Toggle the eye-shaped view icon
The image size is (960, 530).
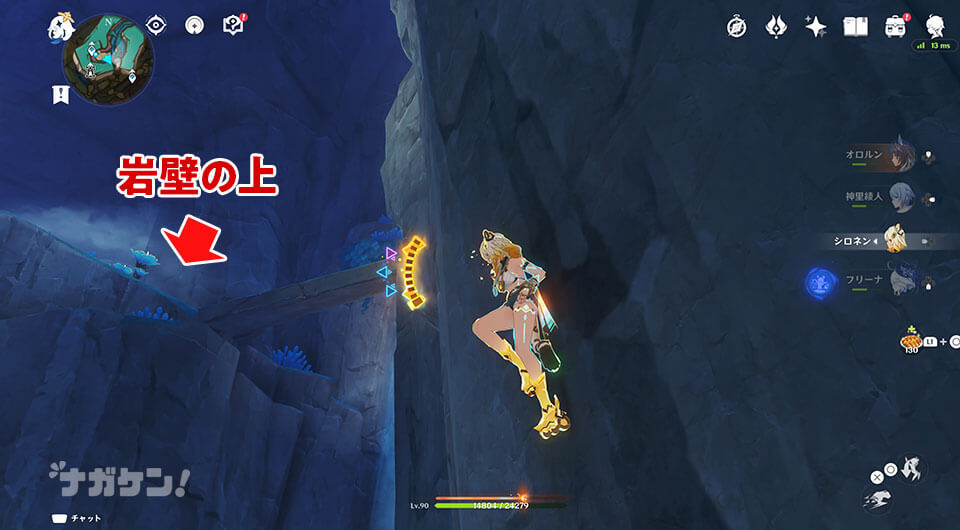point(156,25)
